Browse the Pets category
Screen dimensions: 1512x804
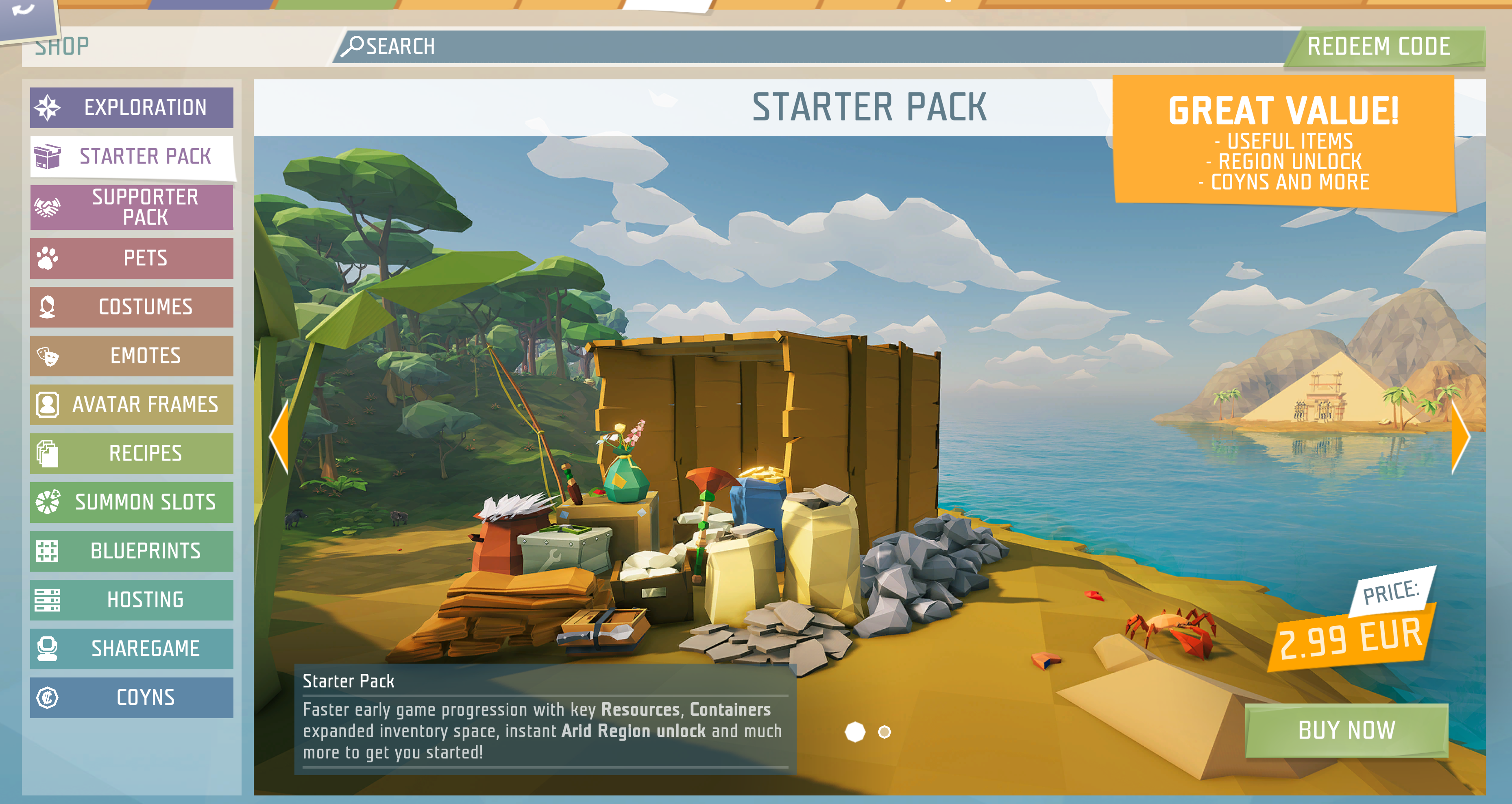(x=131, y=258)
